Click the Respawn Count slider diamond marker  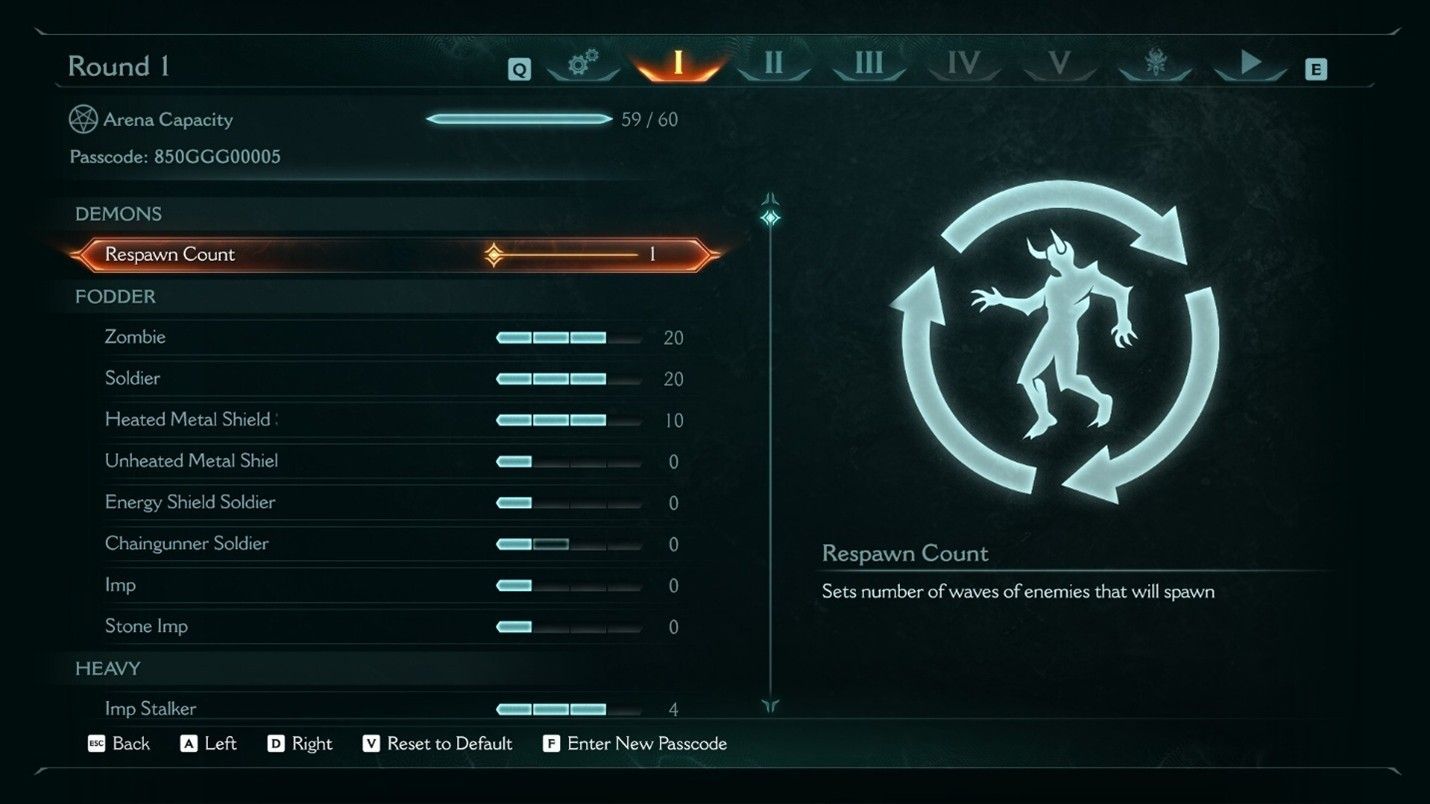[492, 254]
